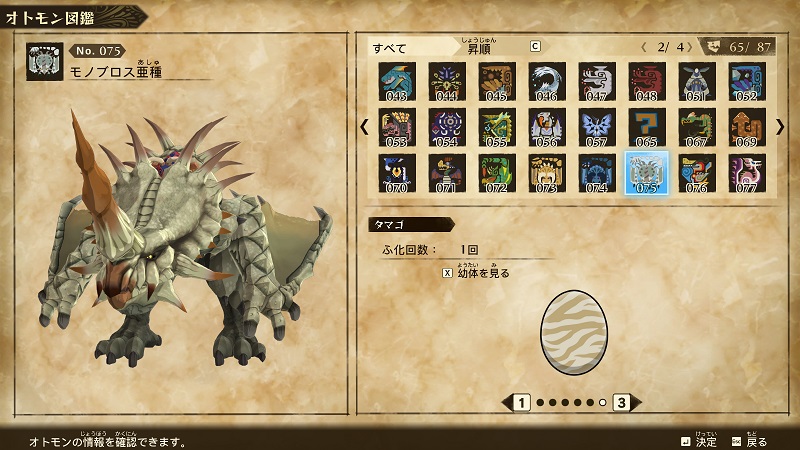Choose monster entry No. 048

[x=646, y=82]
